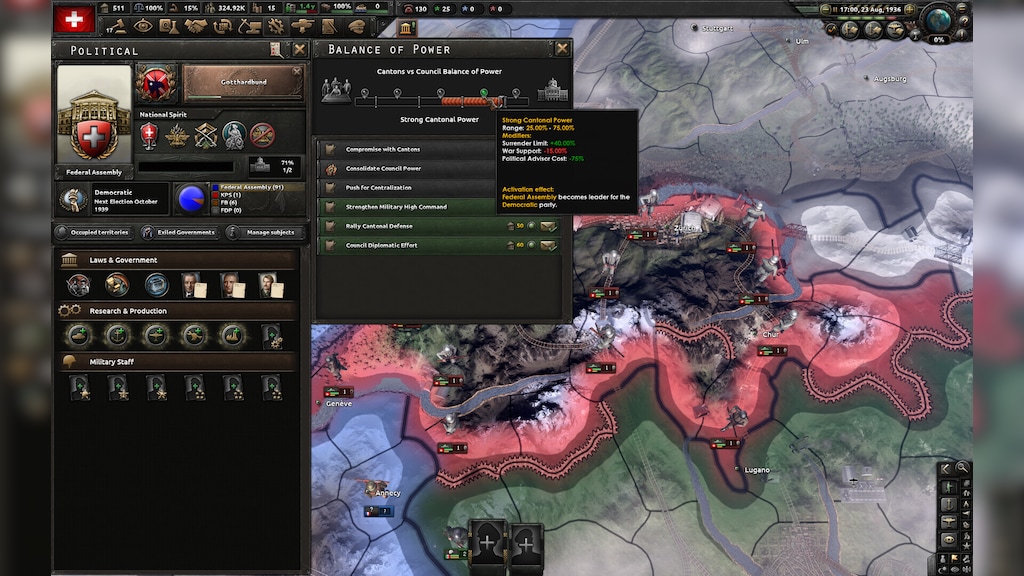Click the Federal Assembly leader portrait
This screenshot has width=1024, height=576.
94,113
